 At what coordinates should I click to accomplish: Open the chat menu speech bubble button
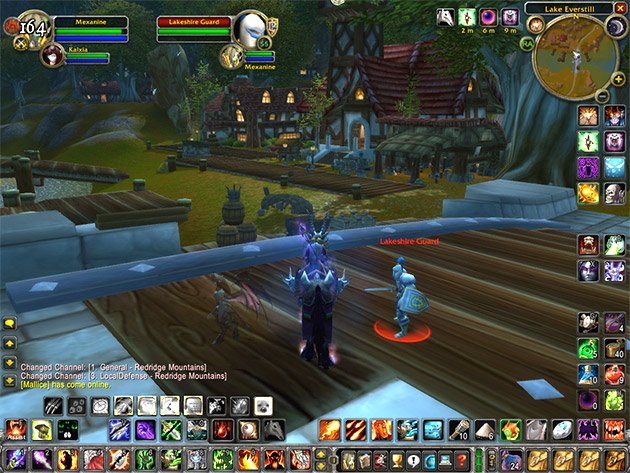[10, 323]
